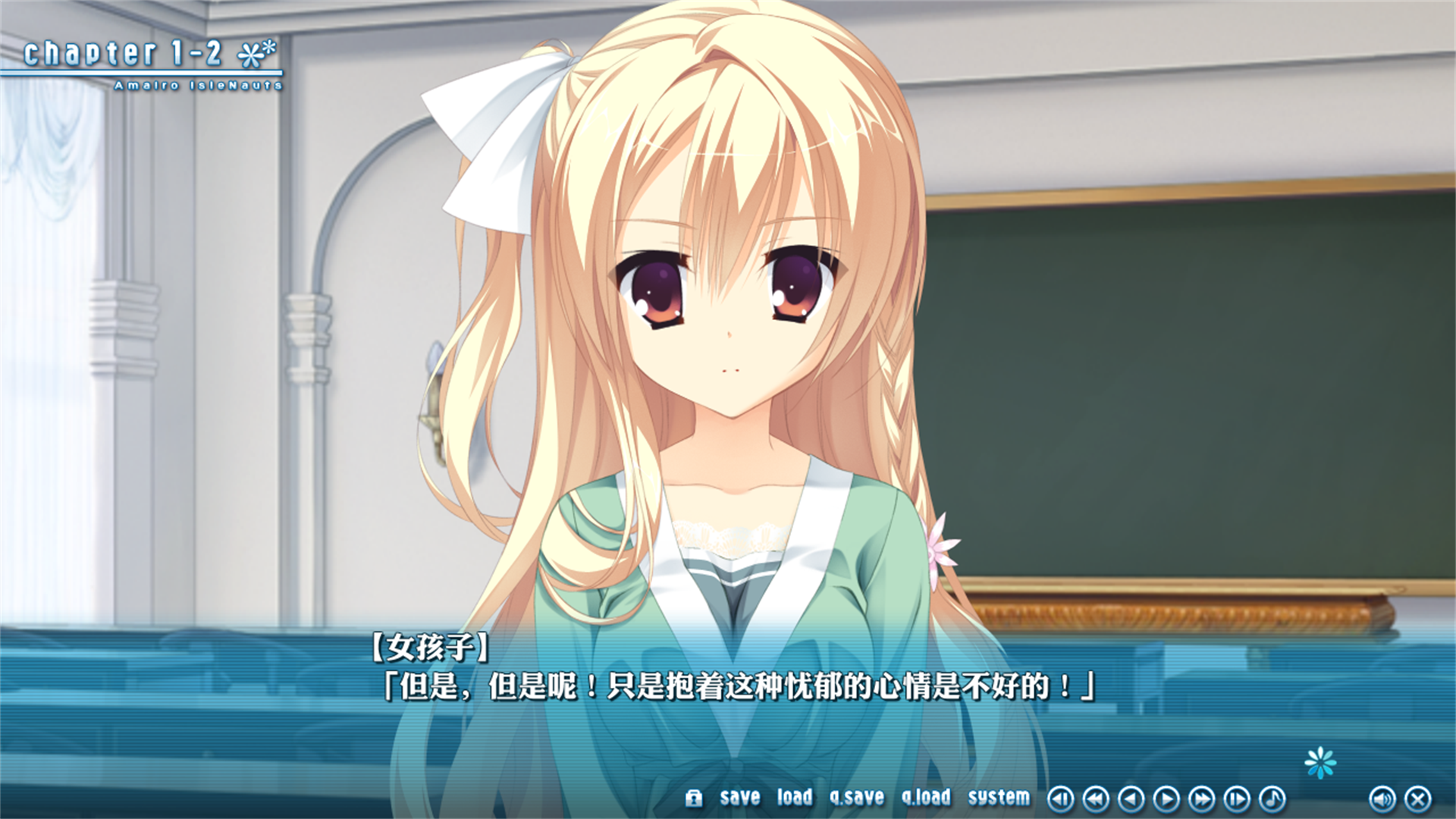Image resolution: width=1456 pixels, height=819 pixels.
Task: Advance dialogue via the blue flower indicator
Action: [1320, 763]
